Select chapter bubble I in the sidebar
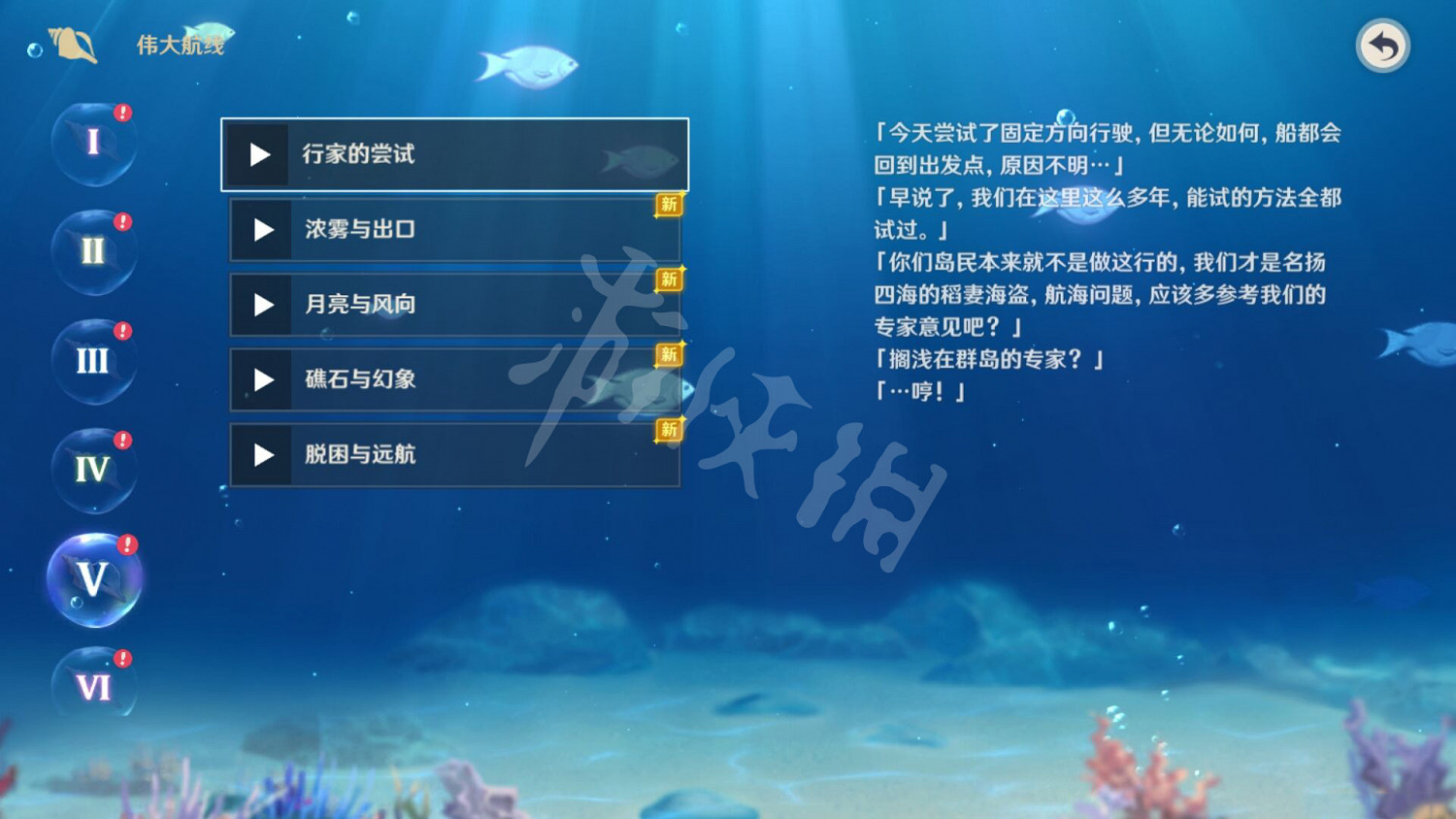Viewport: 1456px width, 819px height. 93,143
